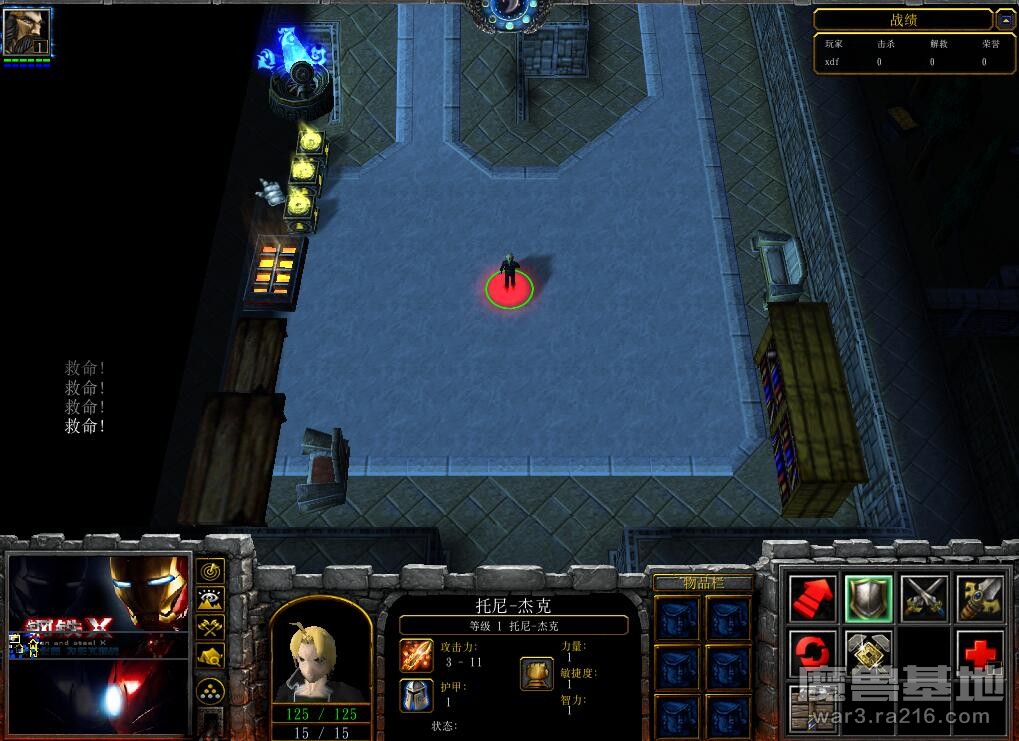Toggle the minimap creep camp display button
Screen dimensions: 1019x741
(x=210, y=657)
